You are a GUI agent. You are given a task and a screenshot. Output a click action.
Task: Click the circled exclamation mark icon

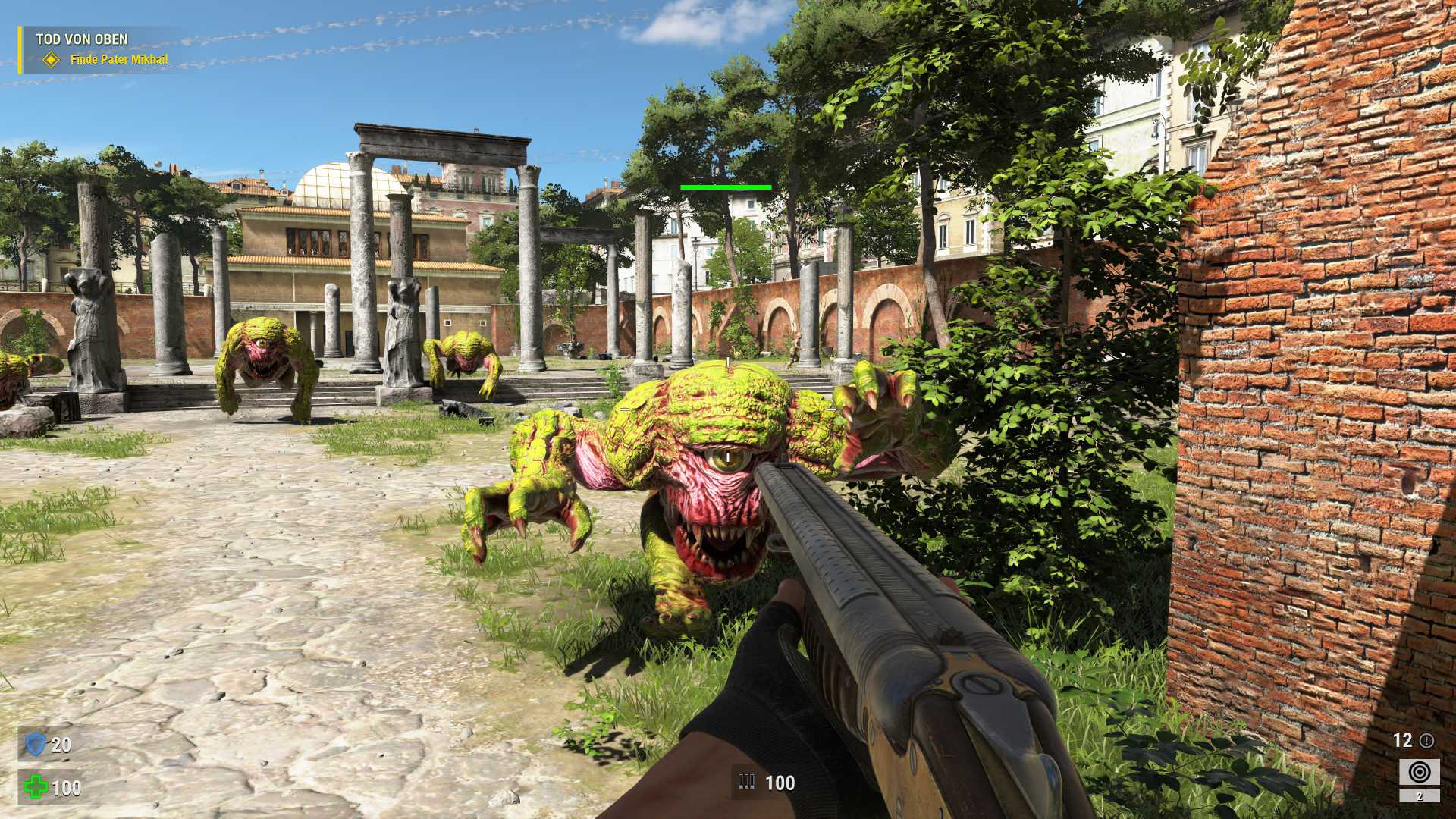coord(1426,740)
